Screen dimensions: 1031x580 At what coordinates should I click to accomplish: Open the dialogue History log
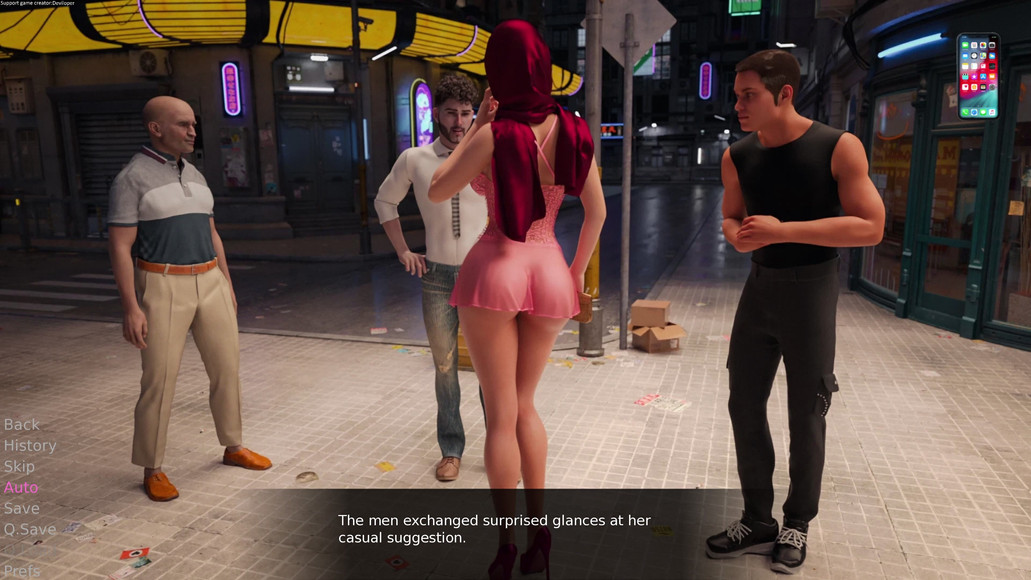point(30,445)
